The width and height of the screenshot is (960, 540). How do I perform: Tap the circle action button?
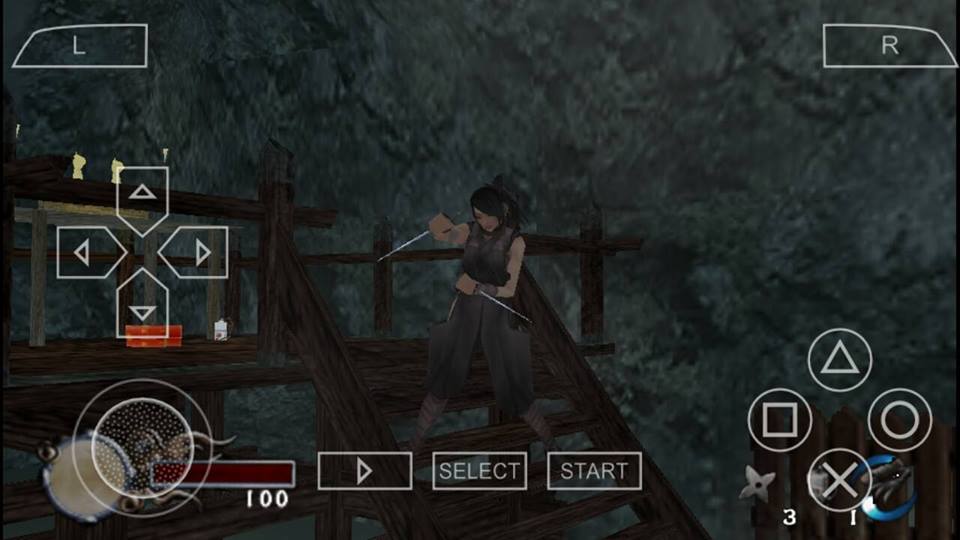tap(900, 420)
